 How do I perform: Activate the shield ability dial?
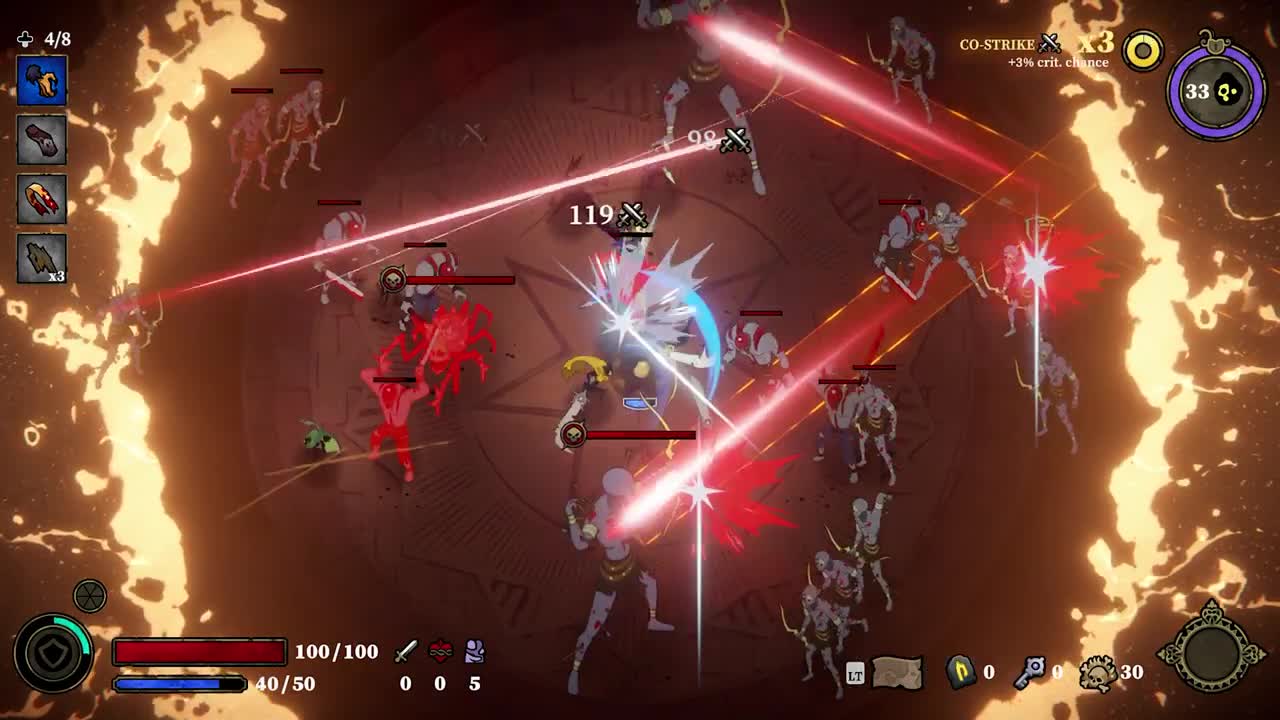click(52, 653)
